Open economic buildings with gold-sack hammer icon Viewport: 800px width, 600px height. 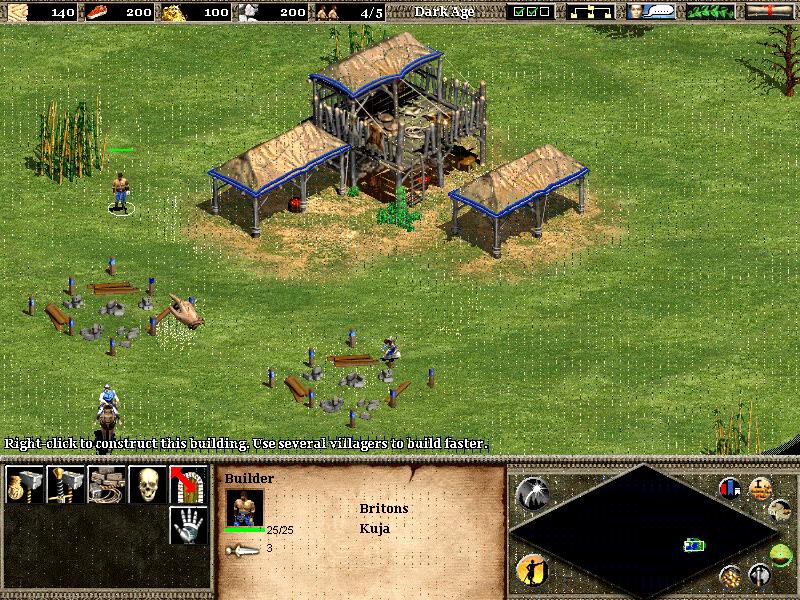[22, 485]
